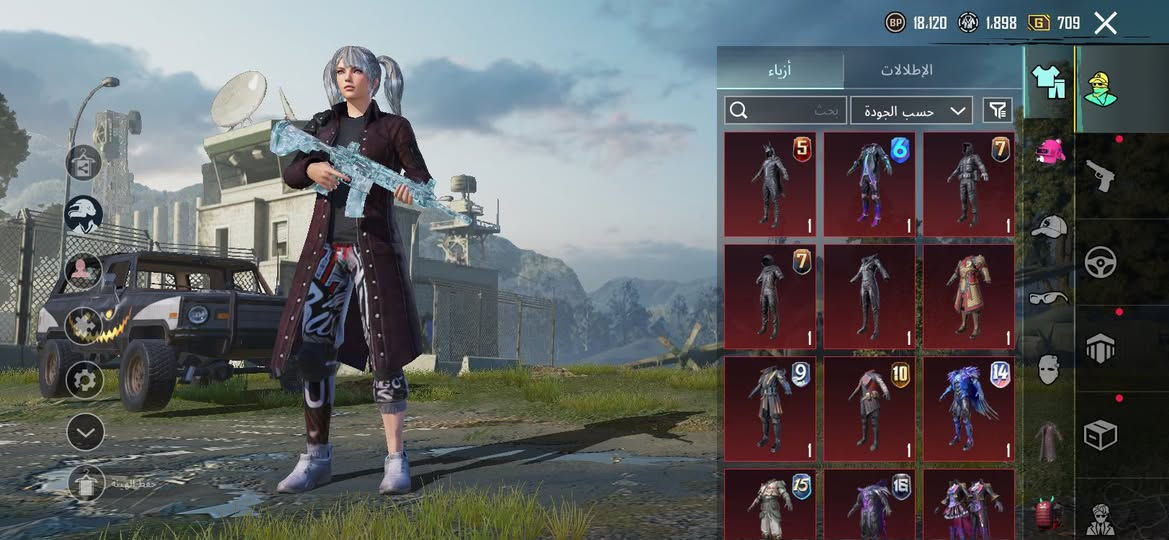The height and width of the screenshot is (540, 1169).
Task: Show the baseball cap headwear subcategory
Action: click(x=1048, y=226)
